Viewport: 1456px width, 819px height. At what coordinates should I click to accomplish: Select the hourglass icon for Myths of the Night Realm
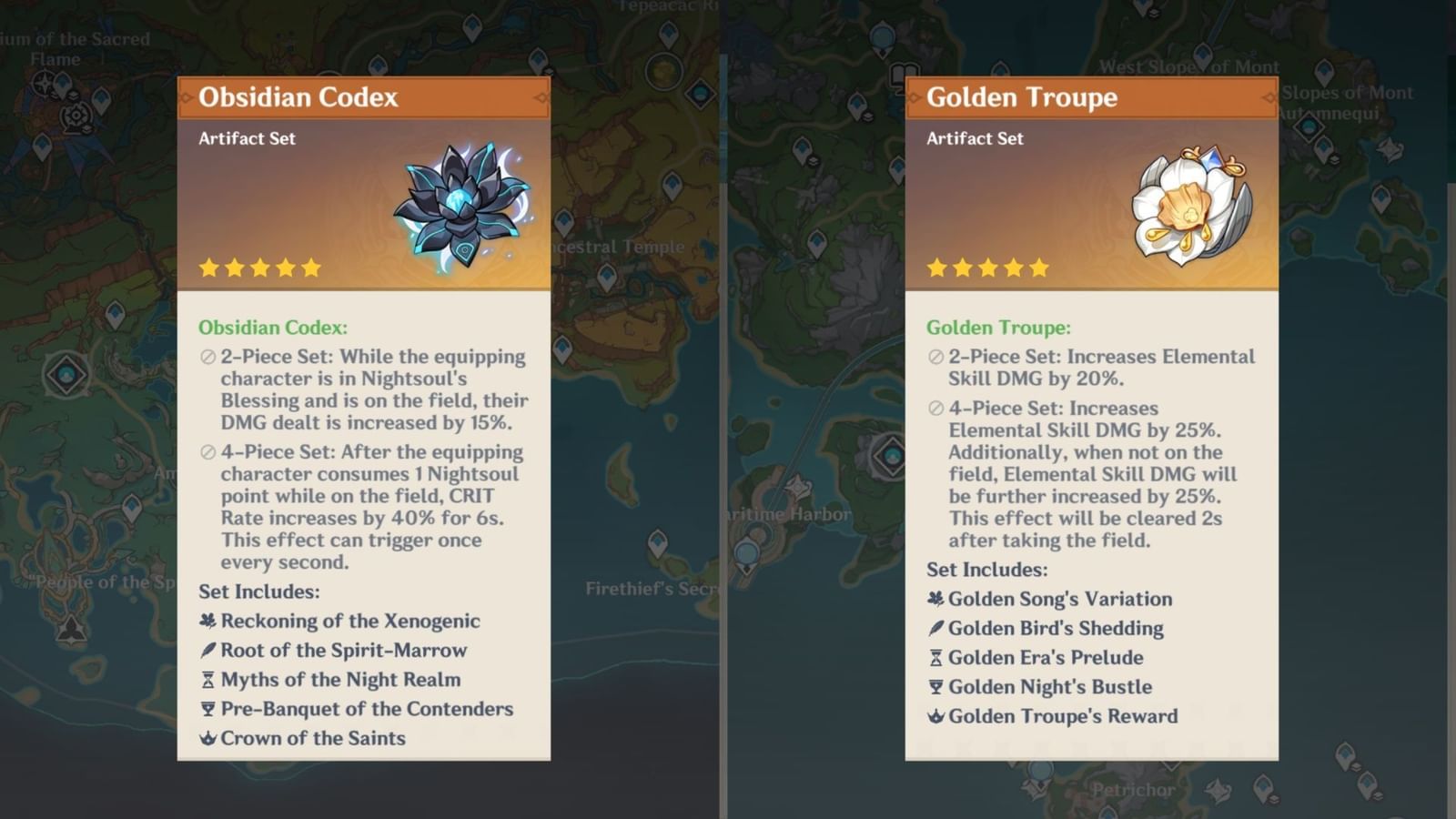click(x=206, y=680)
